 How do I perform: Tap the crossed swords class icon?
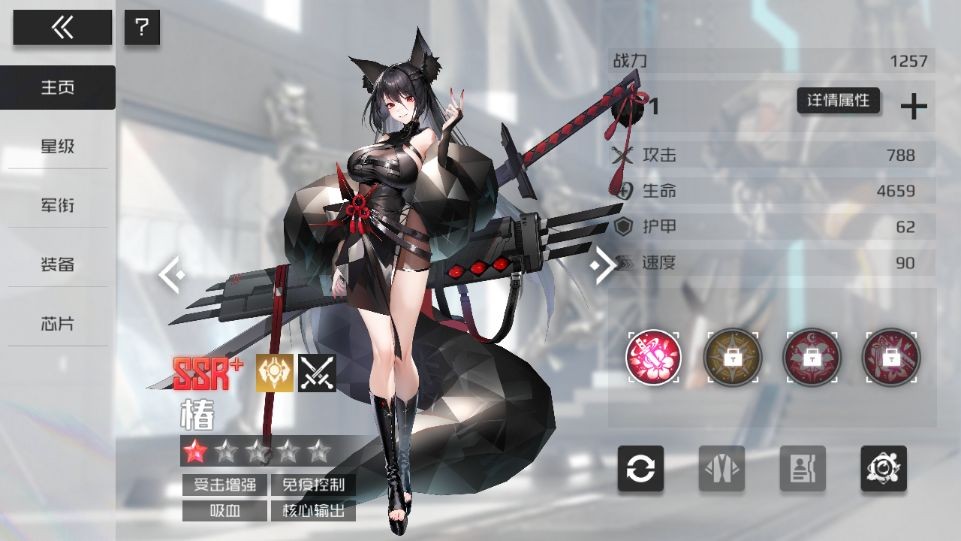[x=318, y=373]
